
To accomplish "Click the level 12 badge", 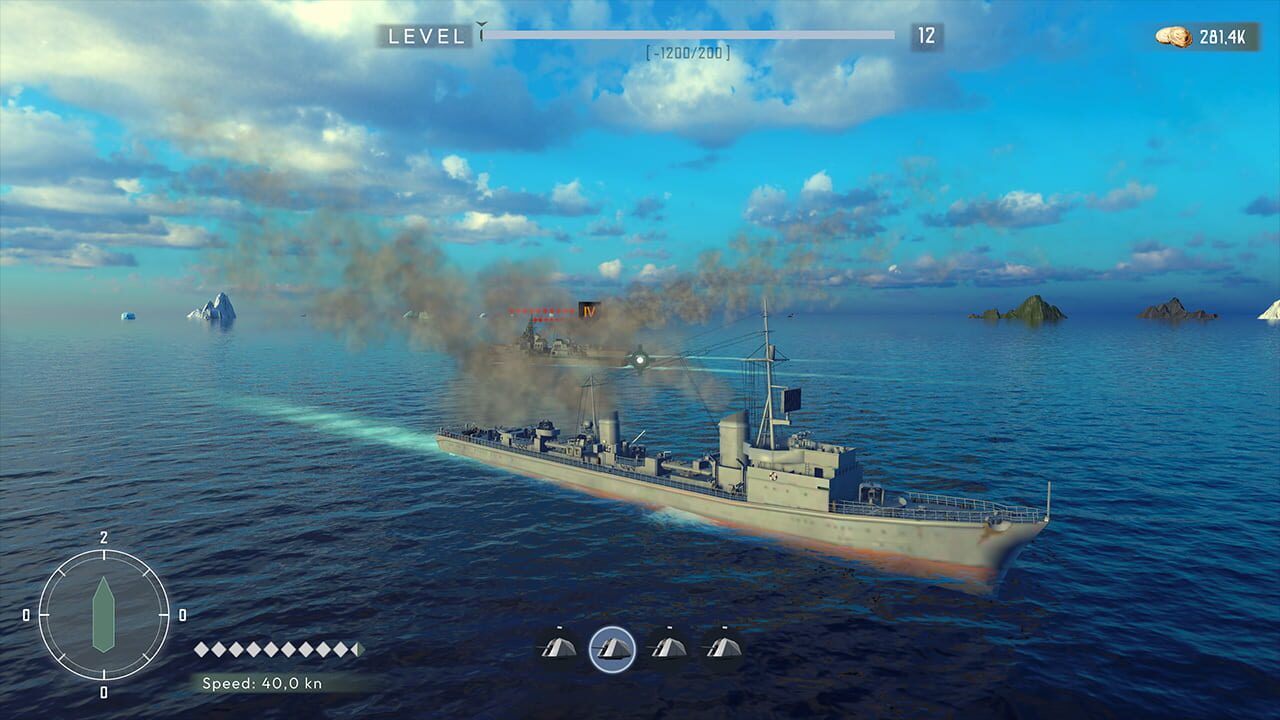I will pos(930,37).
